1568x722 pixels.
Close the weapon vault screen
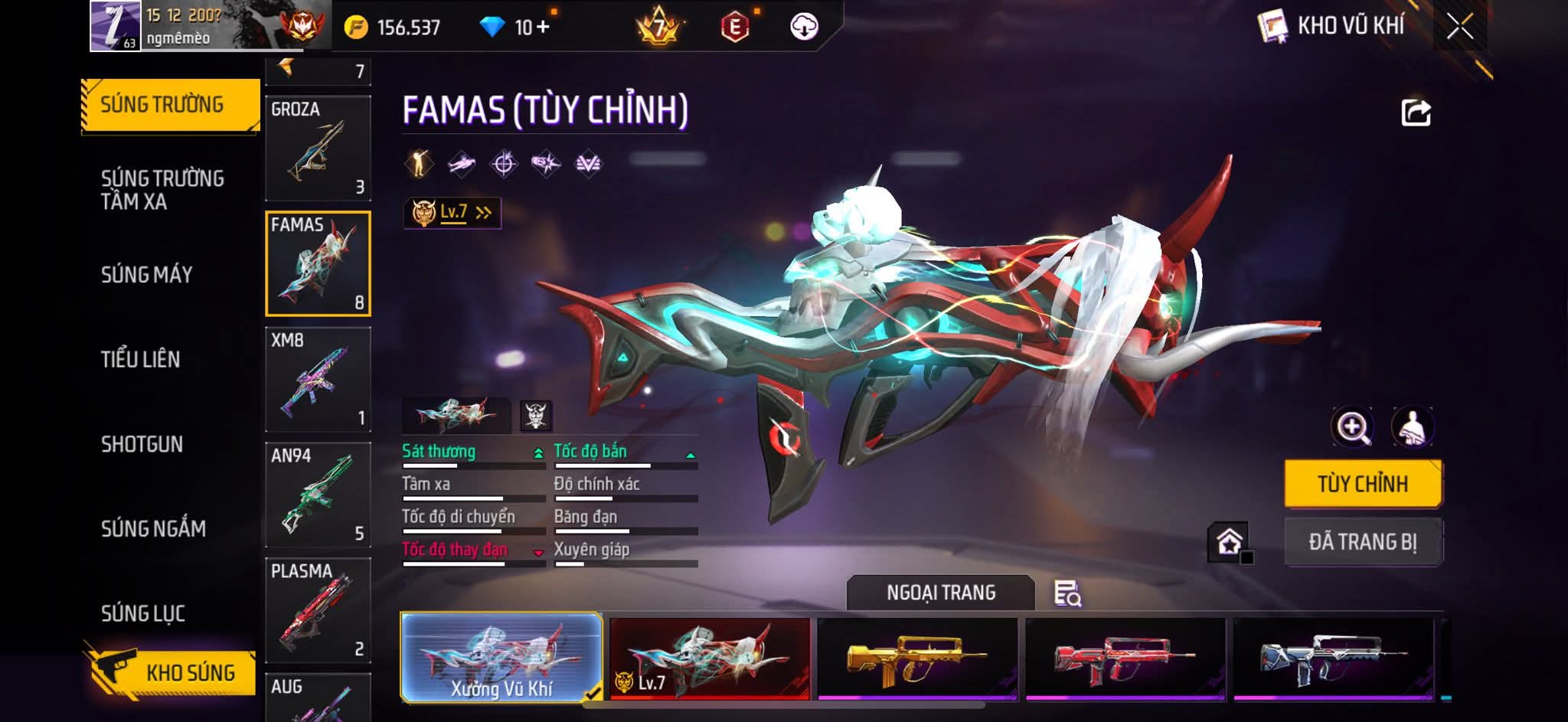click(1459, 28)
